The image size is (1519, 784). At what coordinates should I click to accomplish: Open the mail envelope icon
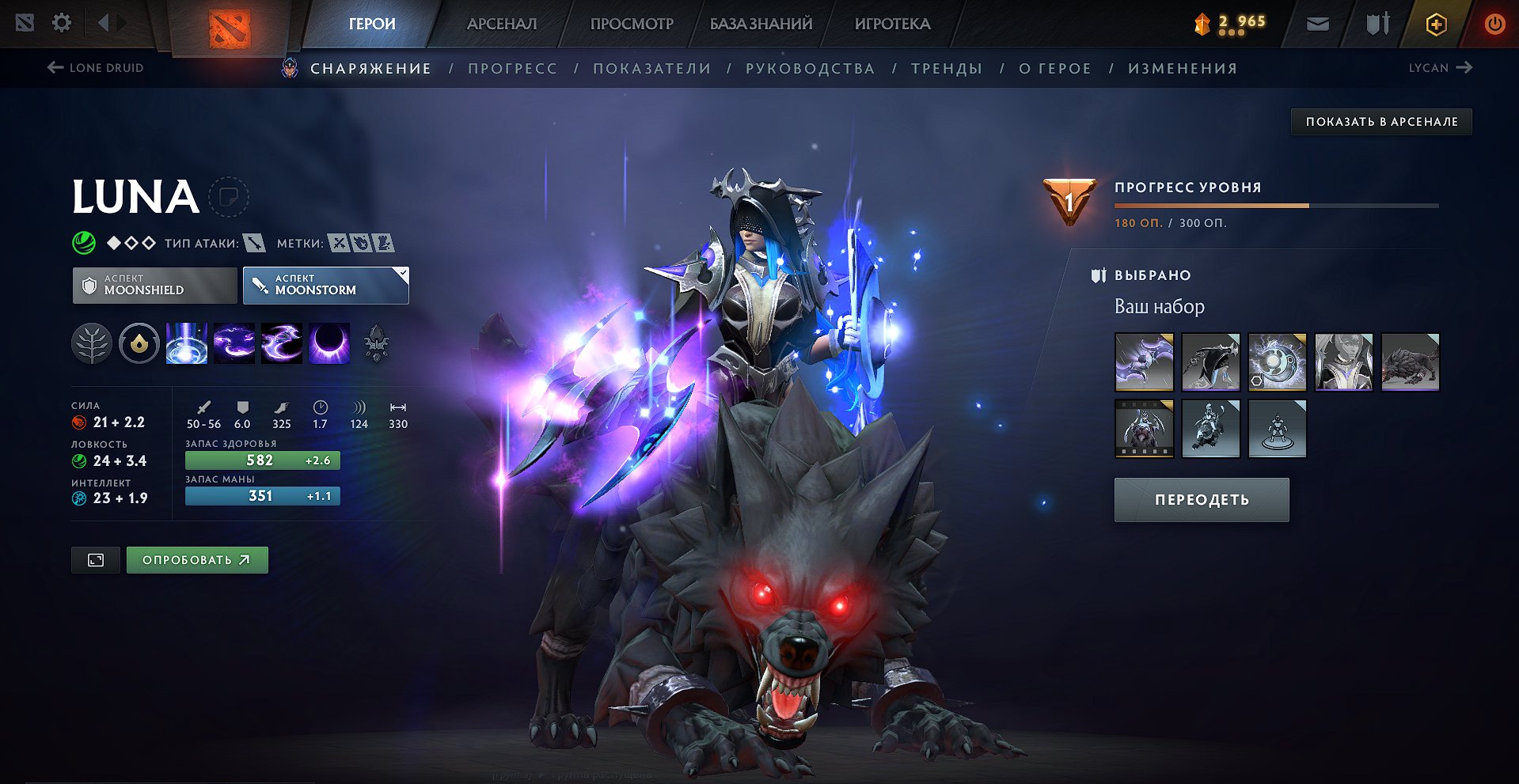1317,25
